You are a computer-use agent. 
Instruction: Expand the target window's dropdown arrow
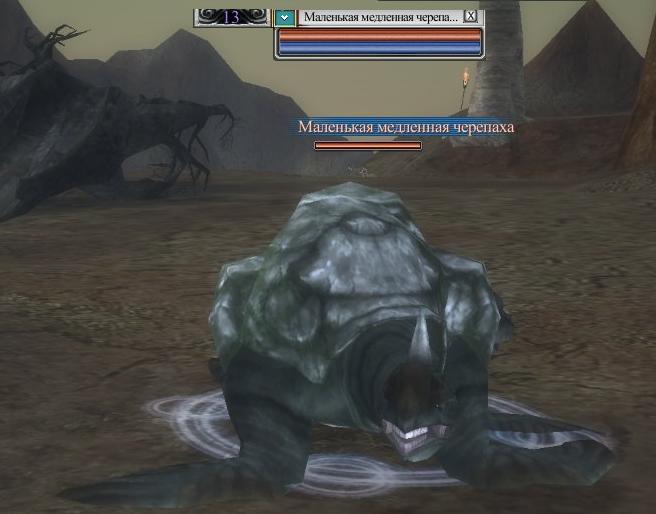(x=285, y=17)
